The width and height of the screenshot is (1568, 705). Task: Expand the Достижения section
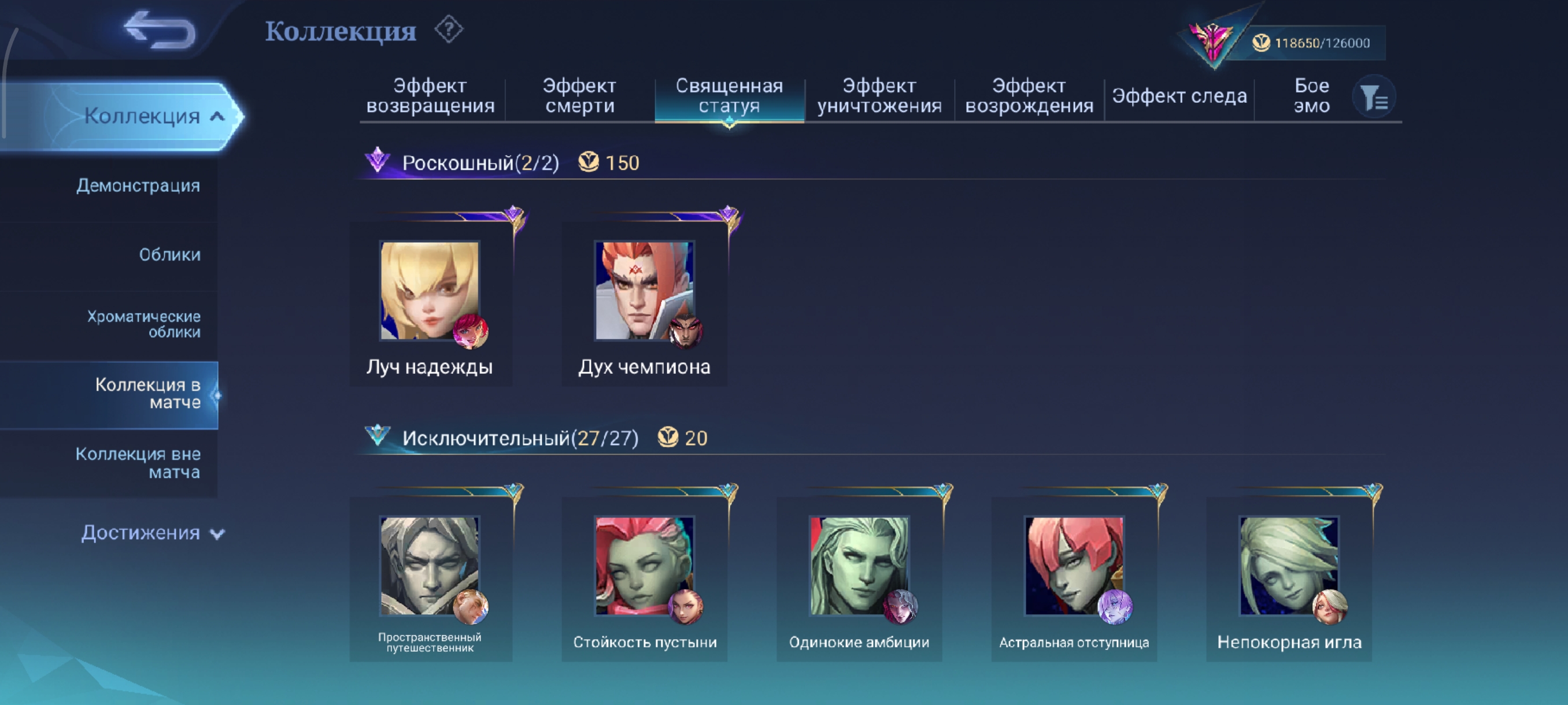pos(152,533)
